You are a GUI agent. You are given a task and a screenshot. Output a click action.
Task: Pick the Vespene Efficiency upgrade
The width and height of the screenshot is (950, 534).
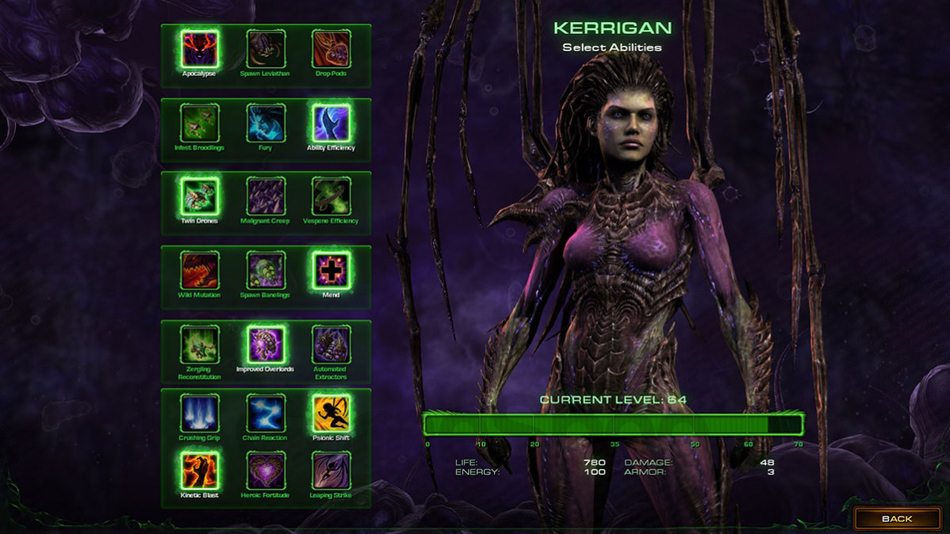click(331, 196)
